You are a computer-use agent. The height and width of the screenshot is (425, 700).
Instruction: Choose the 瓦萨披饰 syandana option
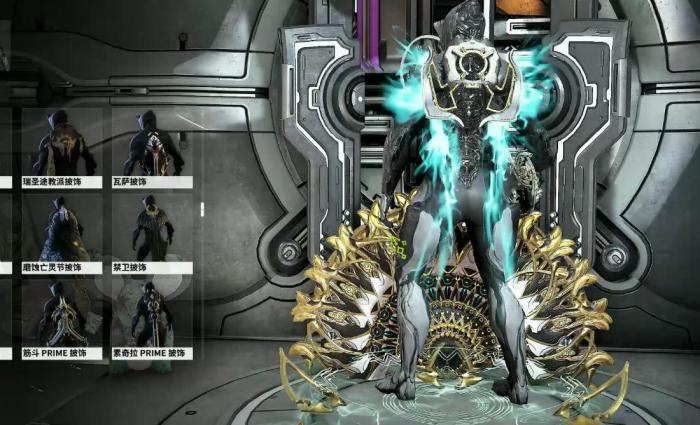click(x=151, y=146)
